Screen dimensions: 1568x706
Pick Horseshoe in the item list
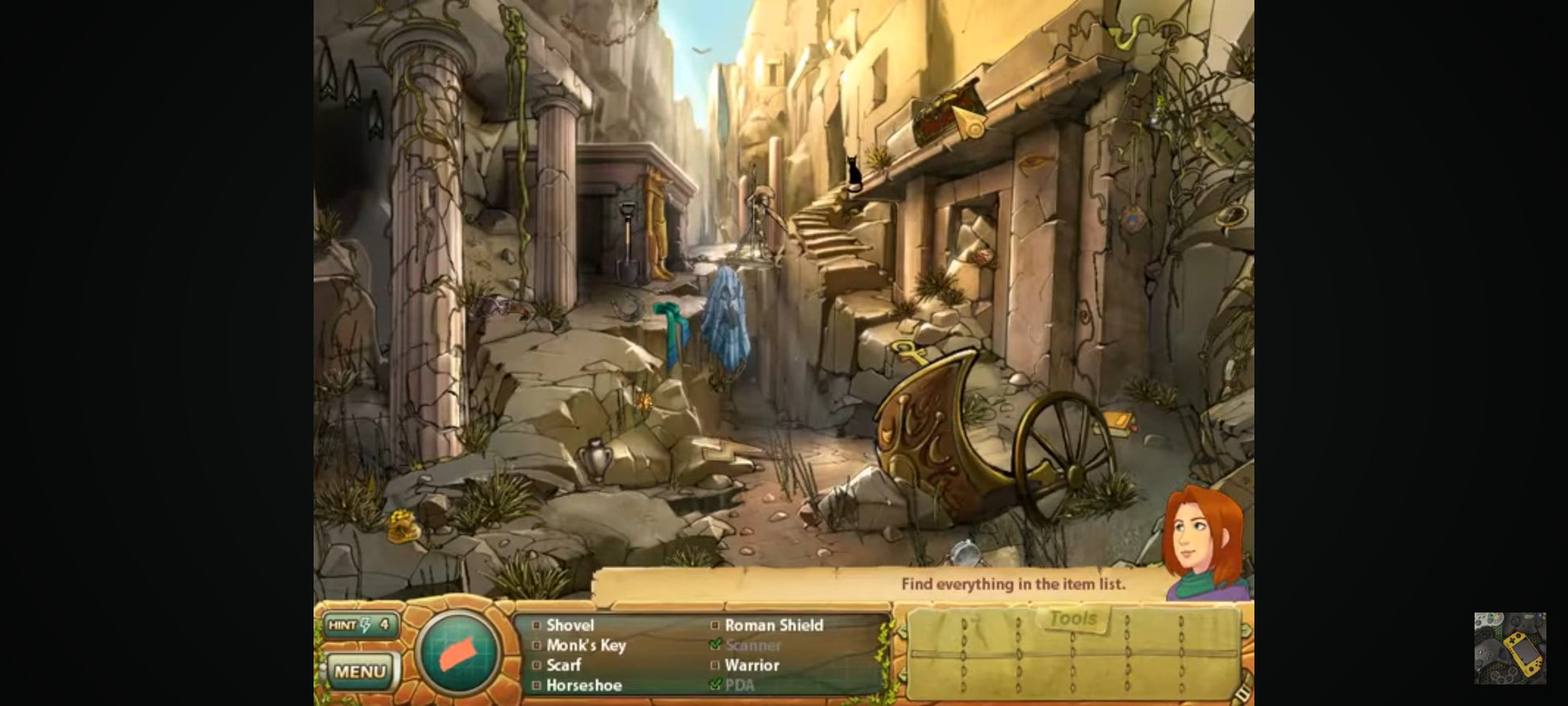583,685
